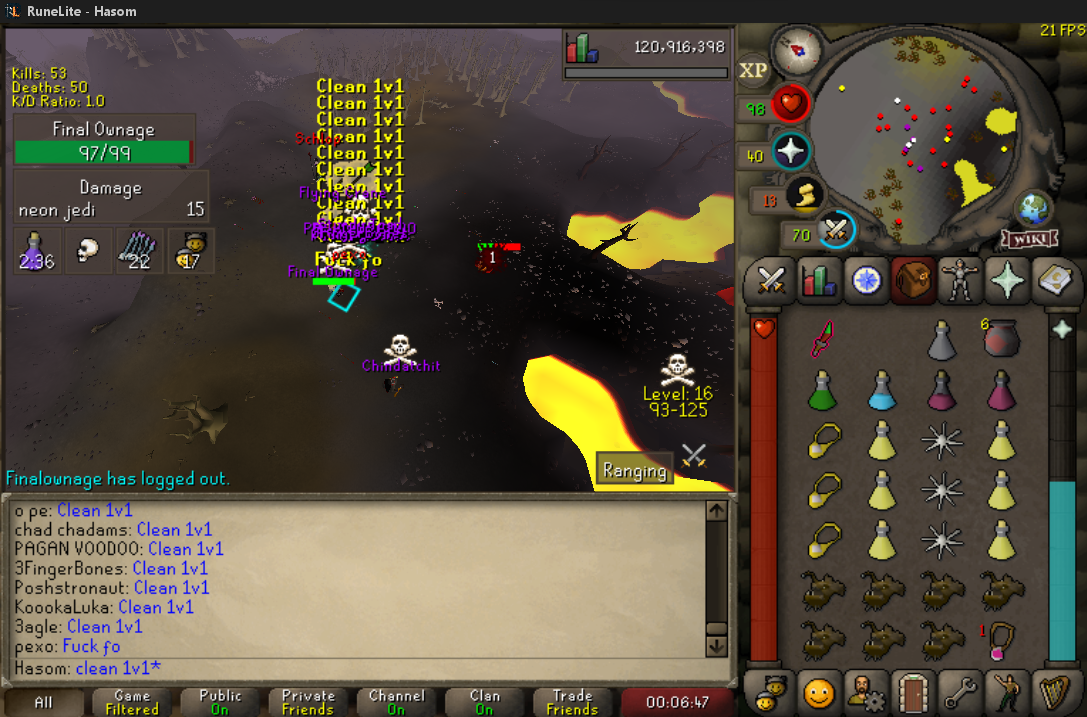Select the light blue potion in inventory
The height and width of the screenshot is (717, 1087).
pos(881,389)
